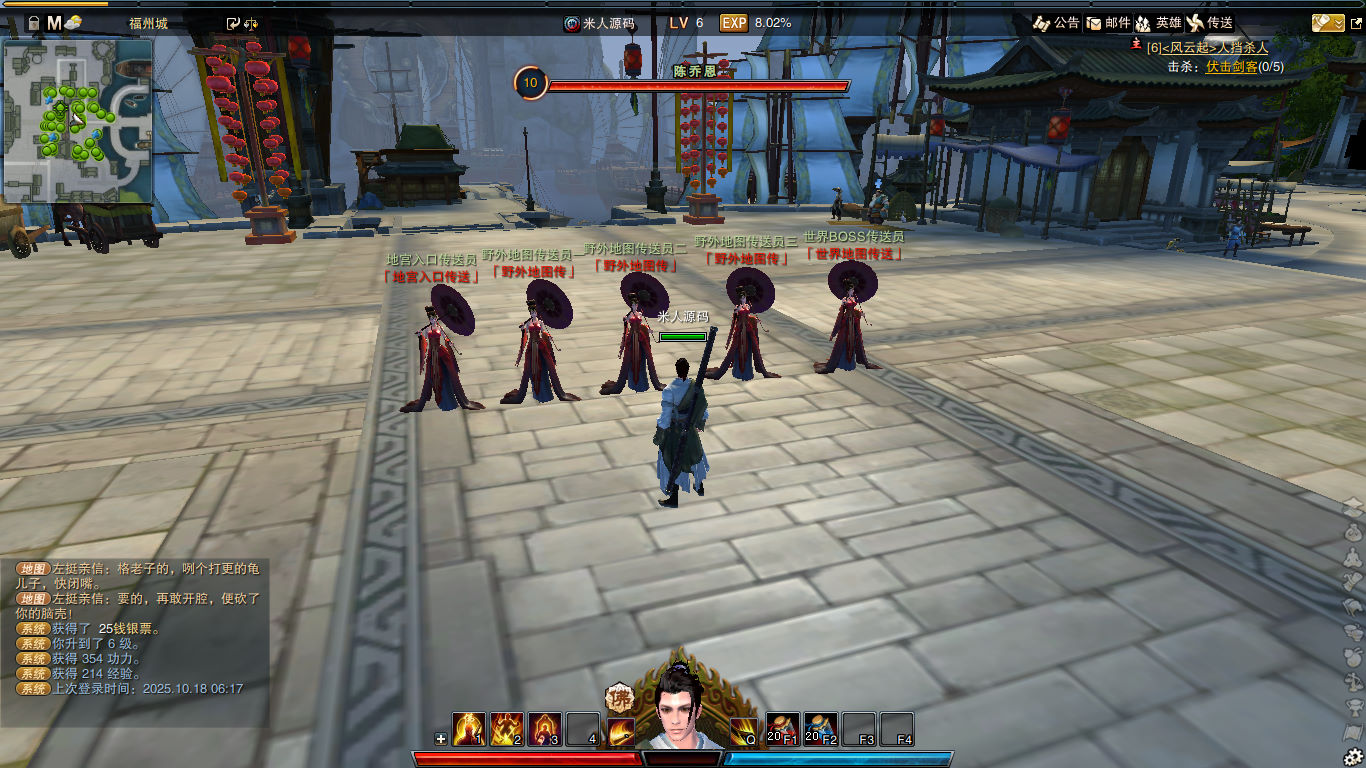
Task: Toggle the golden scroll quest tracker button
Action: point(1328,22)
